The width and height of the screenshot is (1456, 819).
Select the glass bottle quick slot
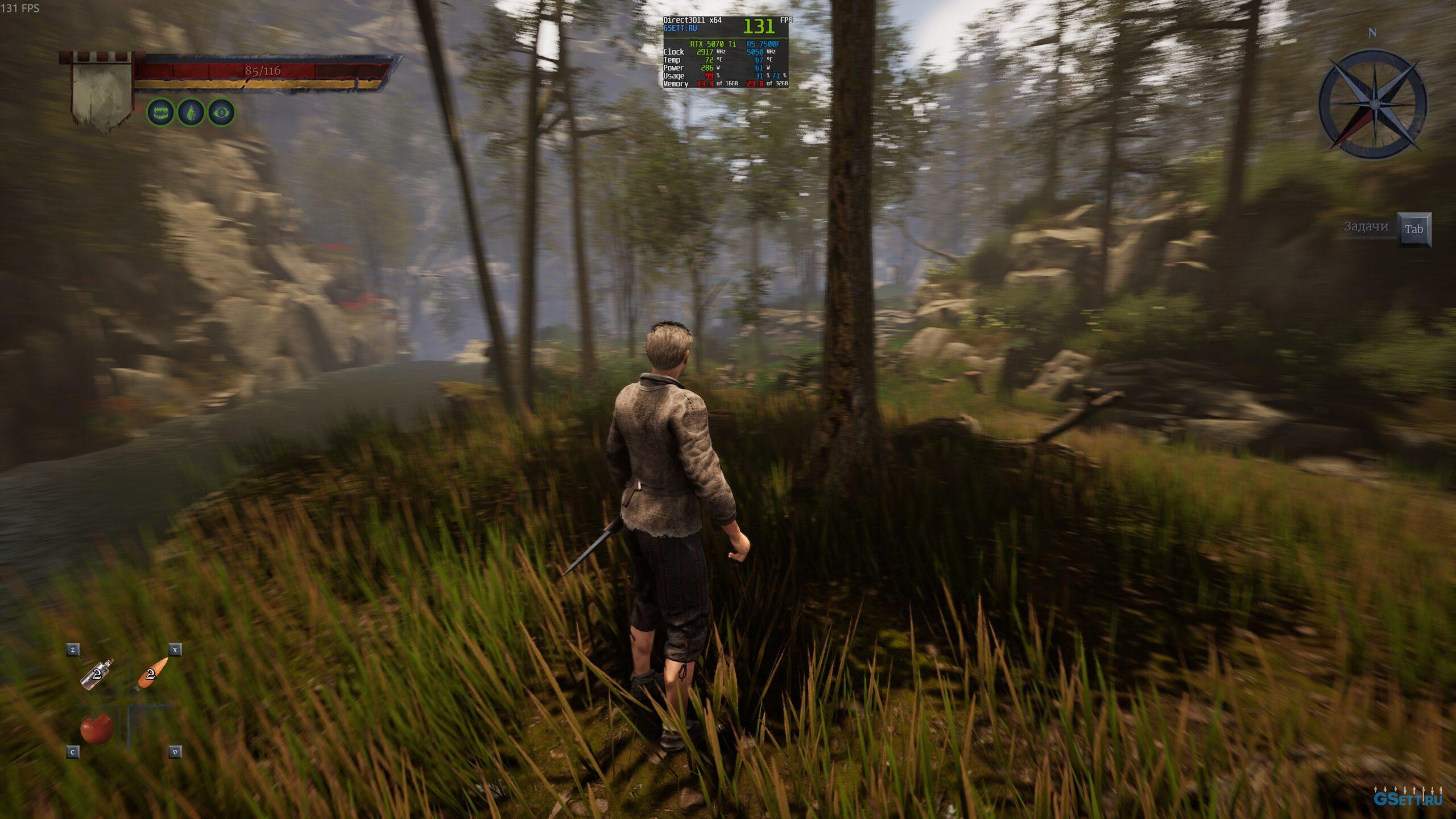[x=97, y=675]
